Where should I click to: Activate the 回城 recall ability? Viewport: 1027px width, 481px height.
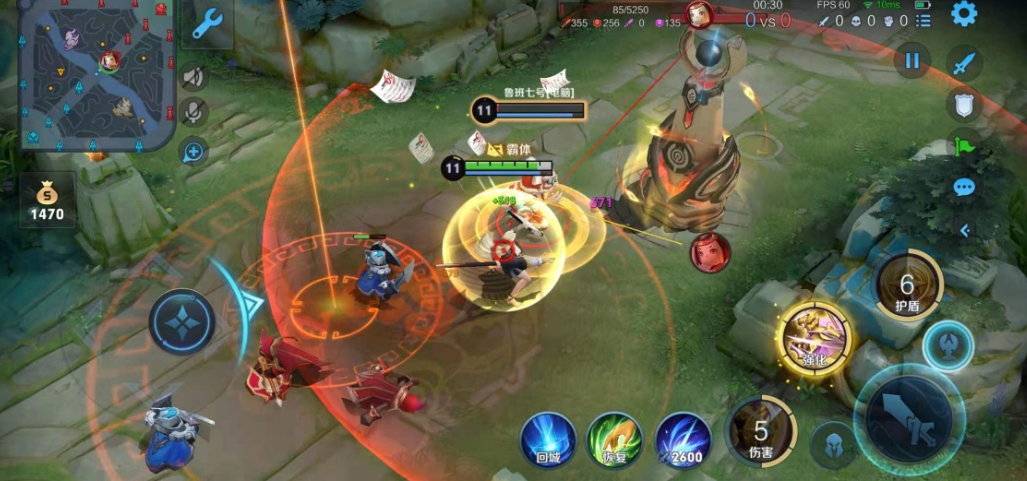point(548,440)
